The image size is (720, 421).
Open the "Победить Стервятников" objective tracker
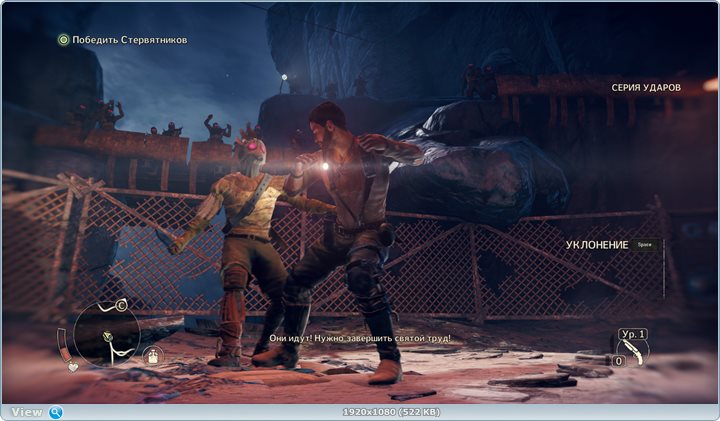(x=122, y=40)
